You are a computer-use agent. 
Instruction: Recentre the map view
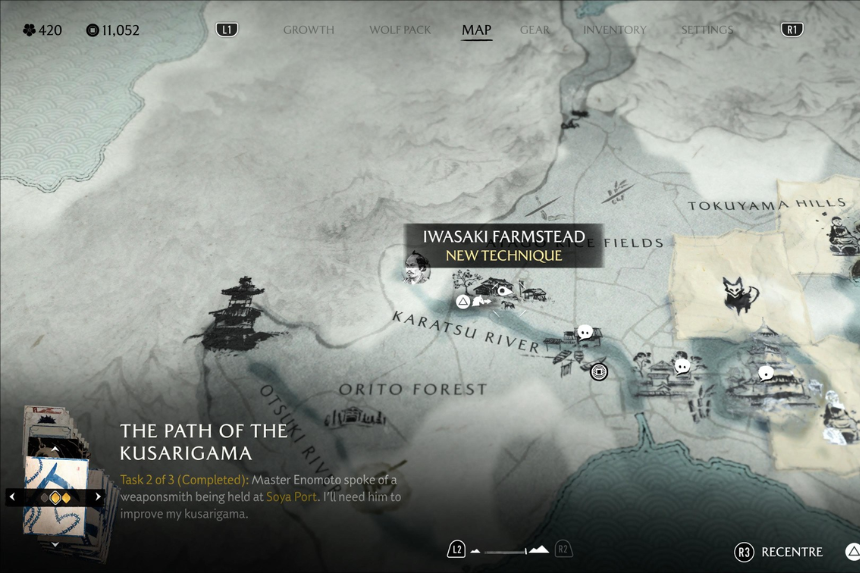[780, 552]
